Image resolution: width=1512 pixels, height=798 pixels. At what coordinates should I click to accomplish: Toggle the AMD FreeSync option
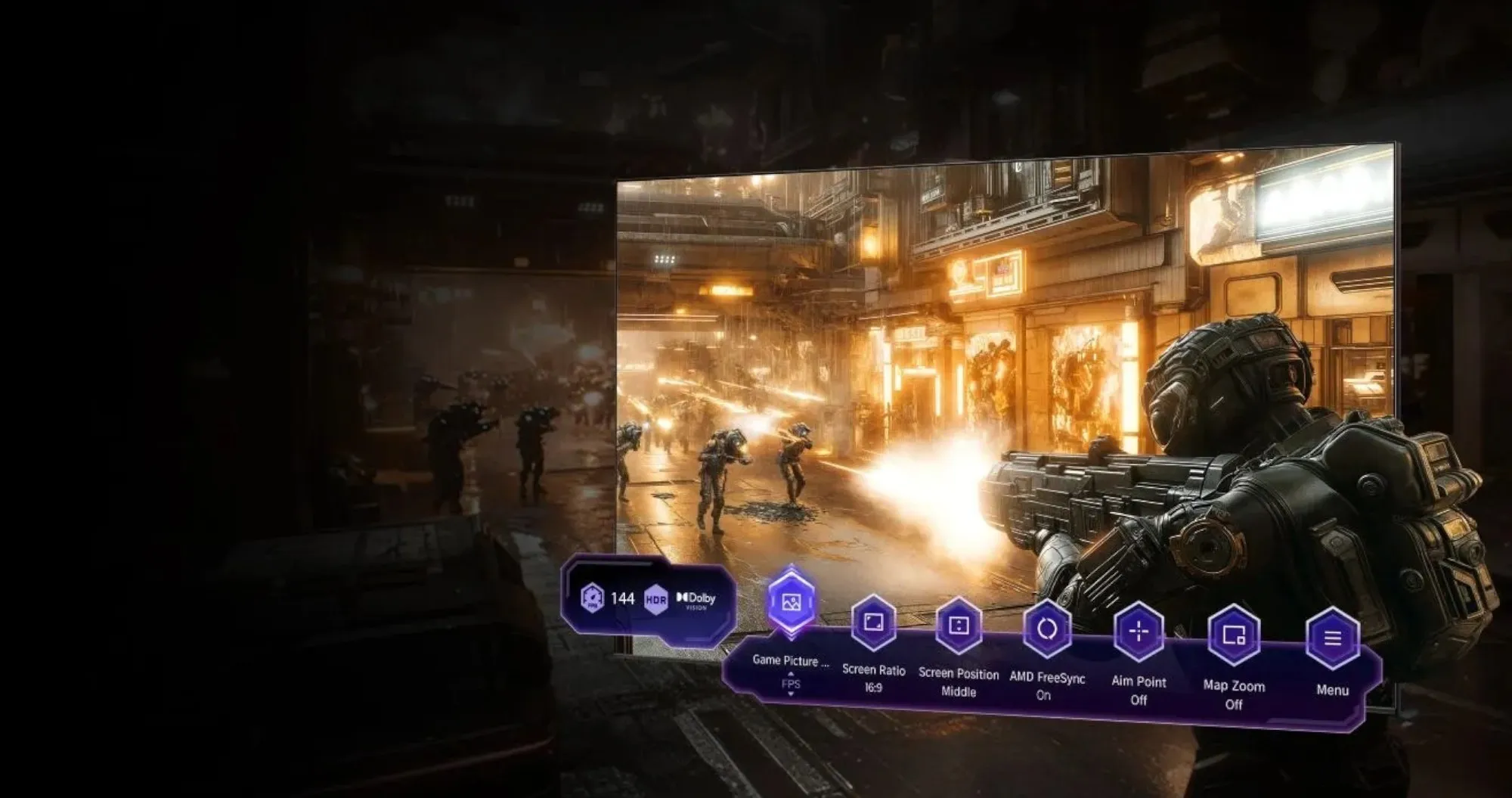[1047, 629]
